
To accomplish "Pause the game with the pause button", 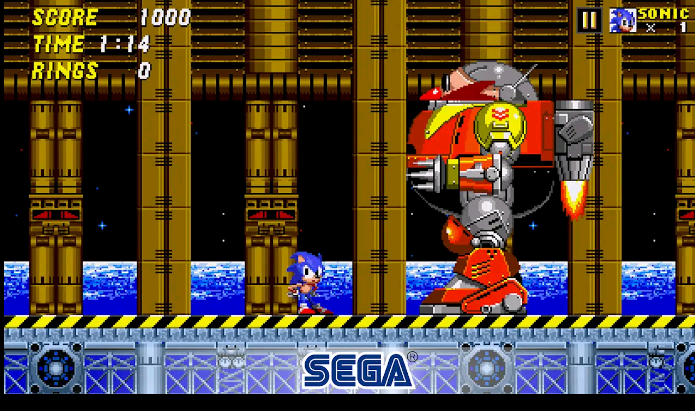I will [589, 20].
